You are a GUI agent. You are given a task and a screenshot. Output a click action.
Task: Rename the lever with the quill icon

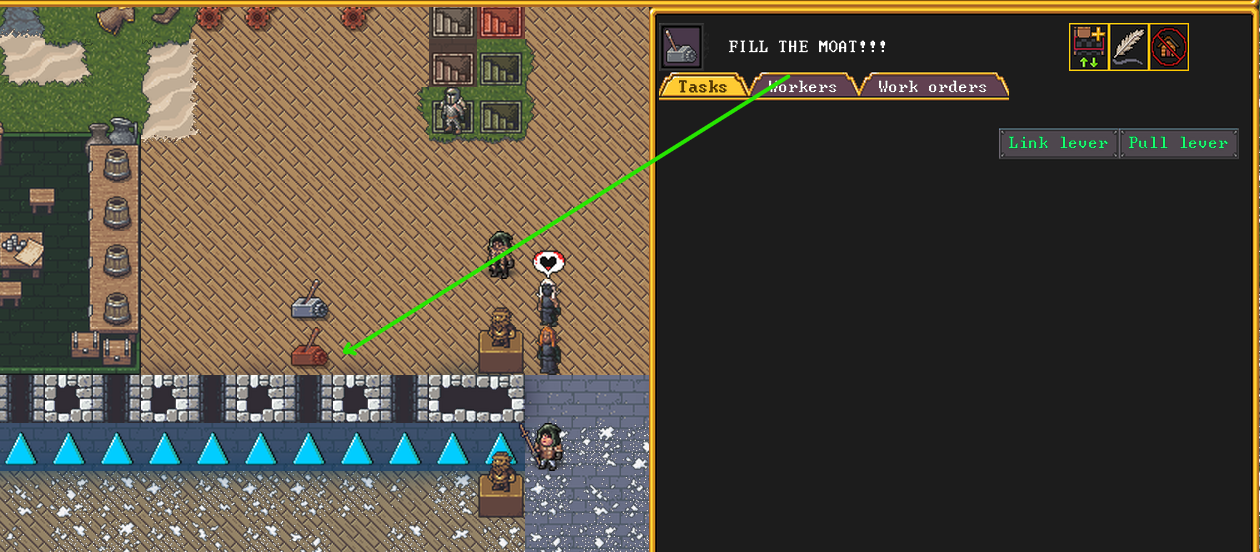pos(1129,47)
